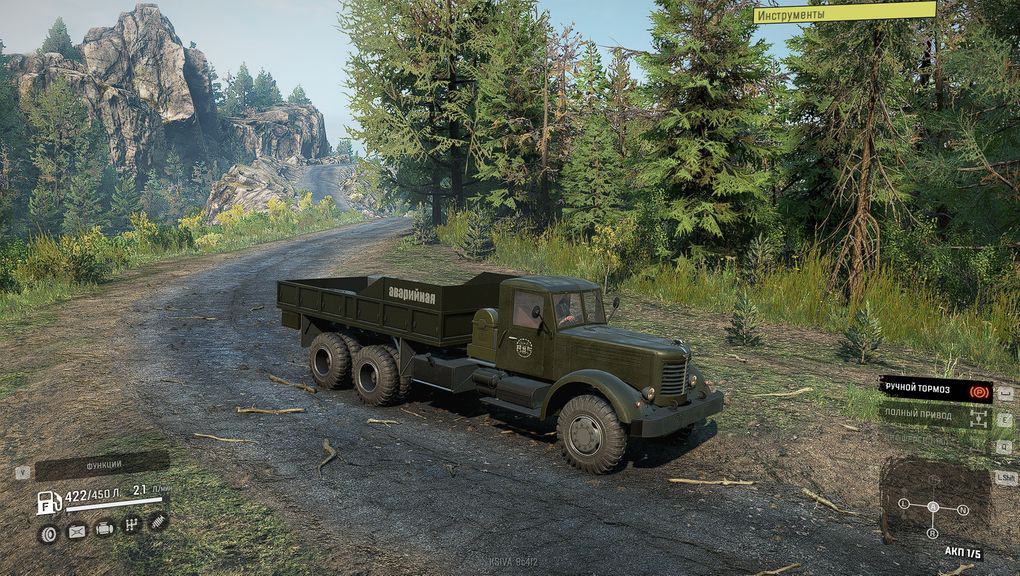The image size is (1020, 576).
Task: Select the A automatic gear position
Action: pos(934,506)
